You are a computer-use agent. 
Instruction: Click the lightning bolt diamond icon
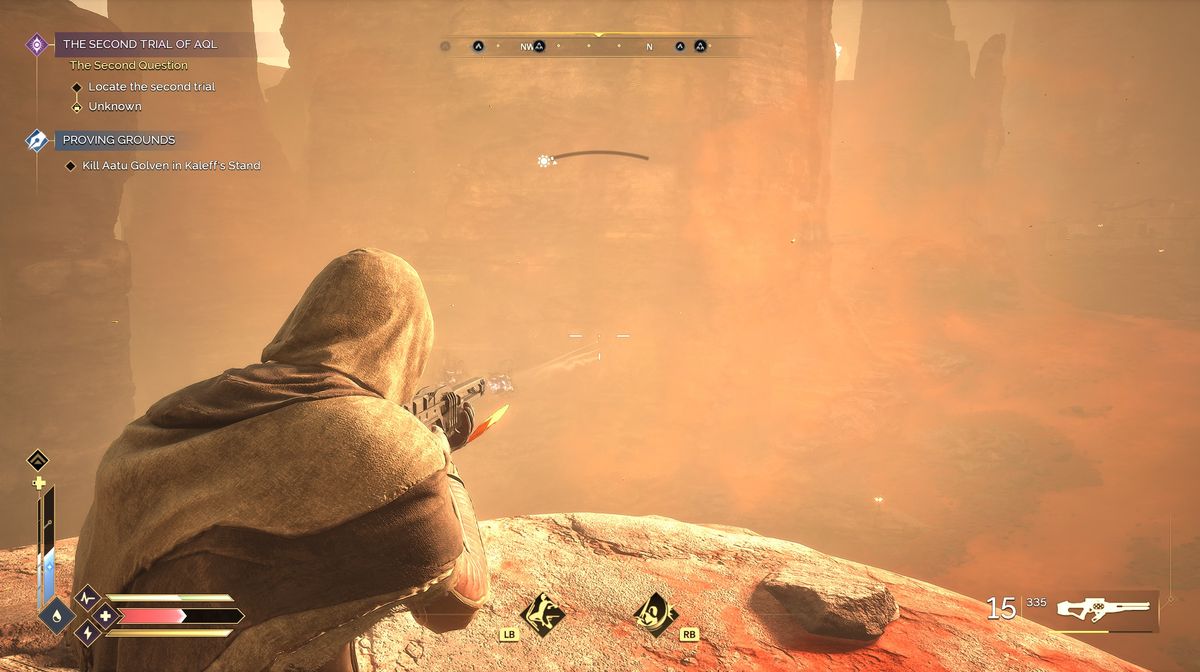[87, 632]
